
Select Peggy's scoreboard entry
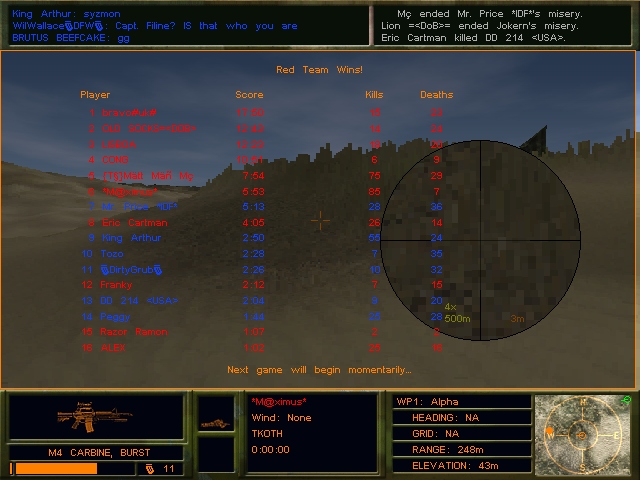tap(115, 316)
